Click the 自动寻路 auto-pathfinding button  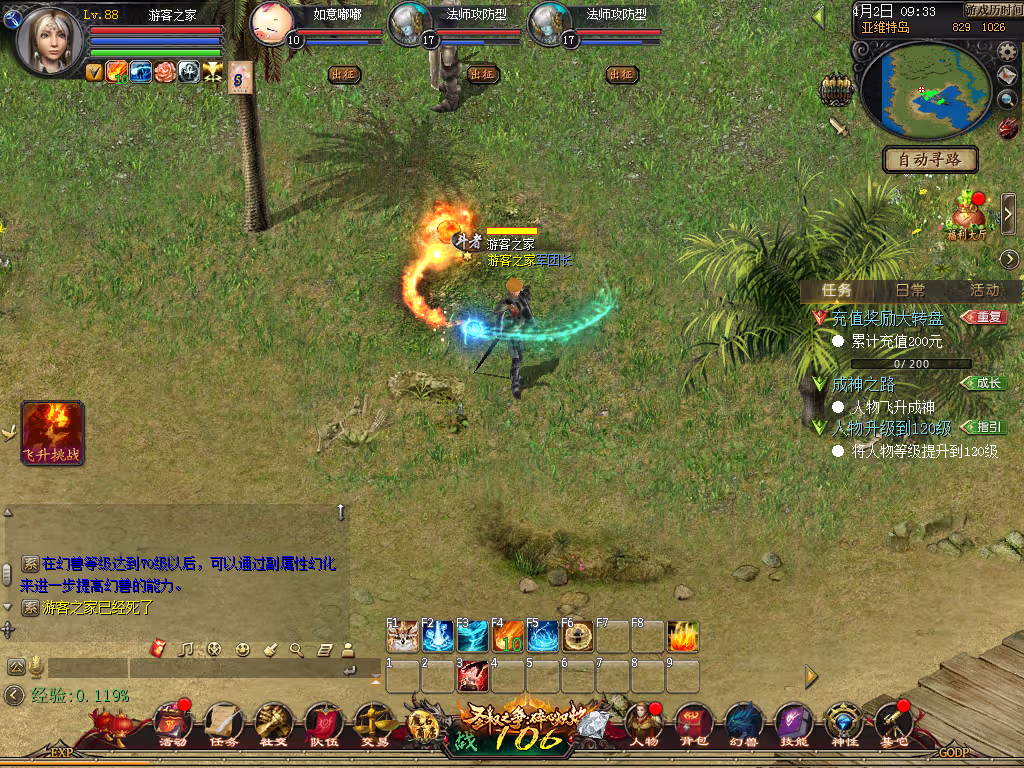(930, 159)
